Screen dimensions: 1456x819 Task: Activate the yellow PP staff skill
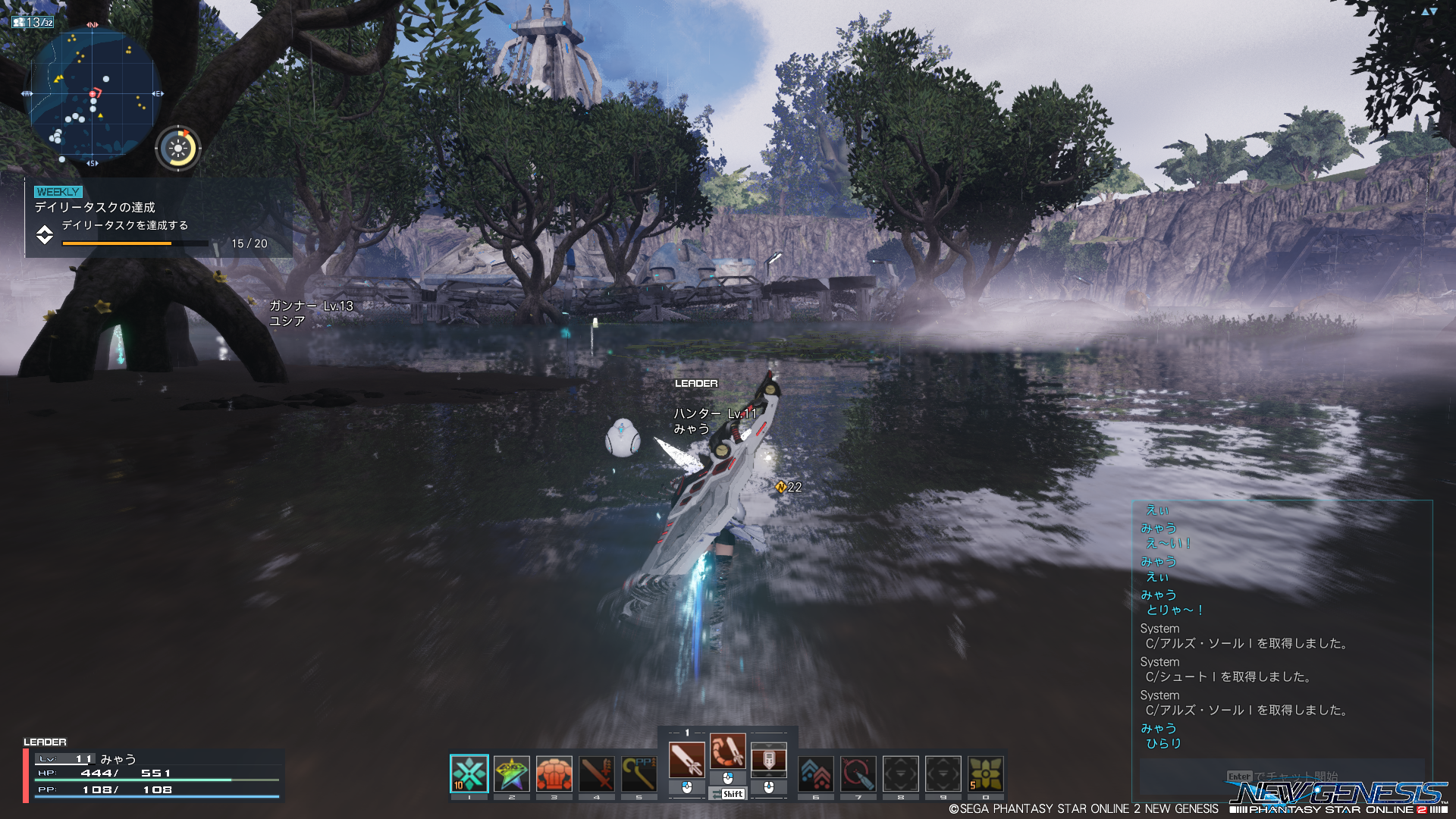639,773
